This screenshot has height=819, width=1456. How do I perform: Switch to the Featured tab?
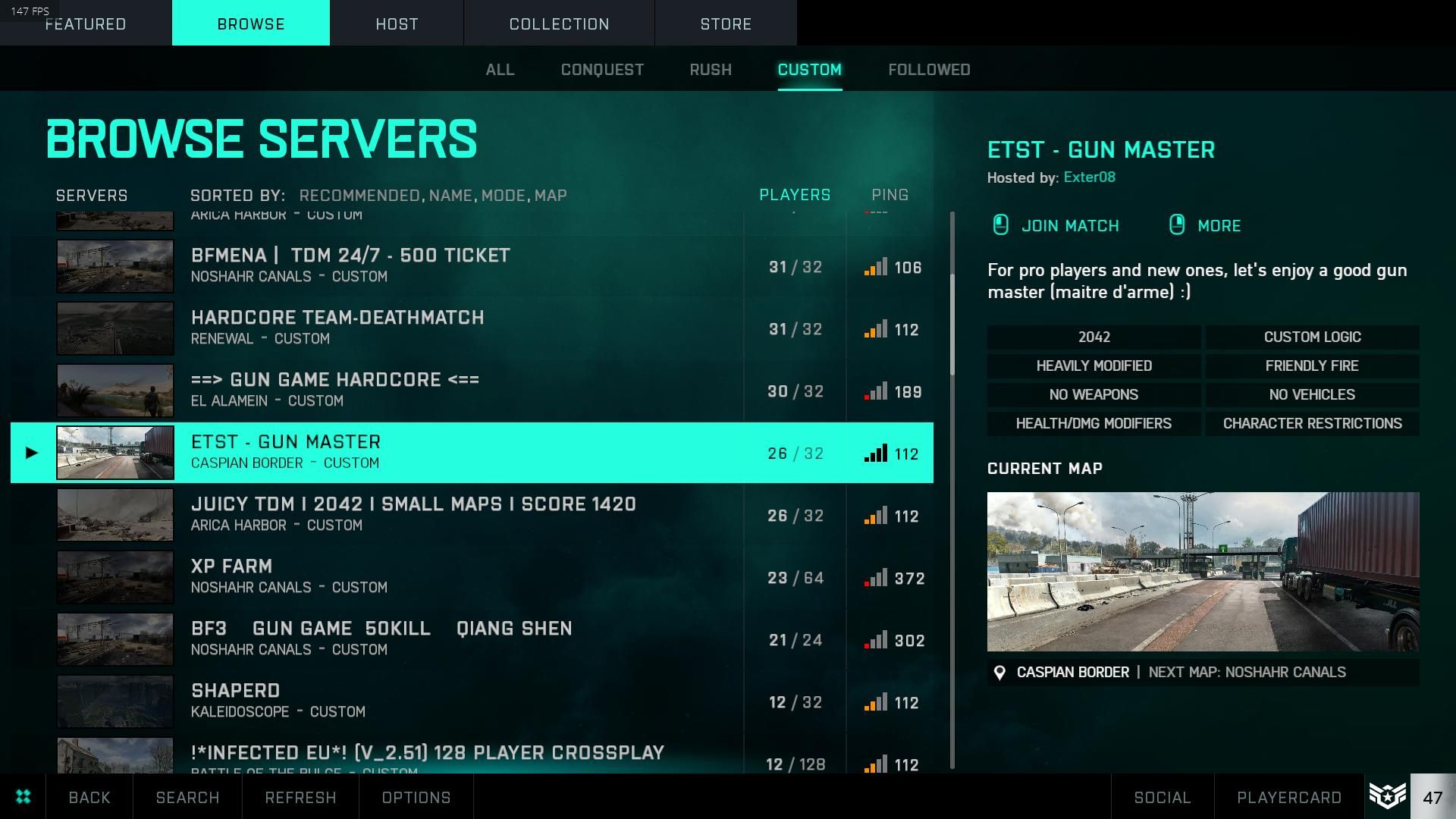click(x=86, y=24)
